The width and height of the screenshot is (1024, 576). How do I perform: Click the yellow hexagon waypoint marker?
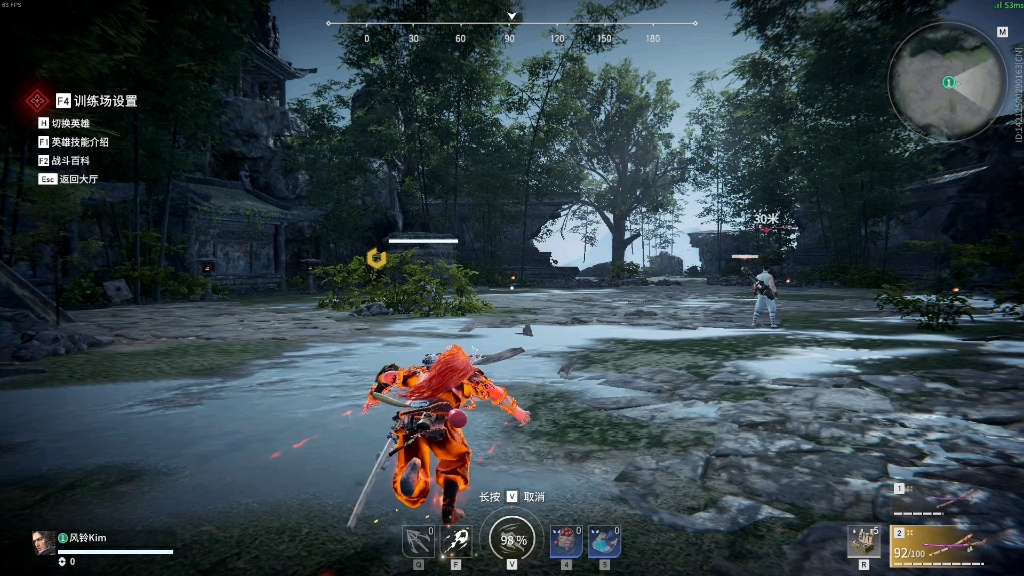[376, 258]
